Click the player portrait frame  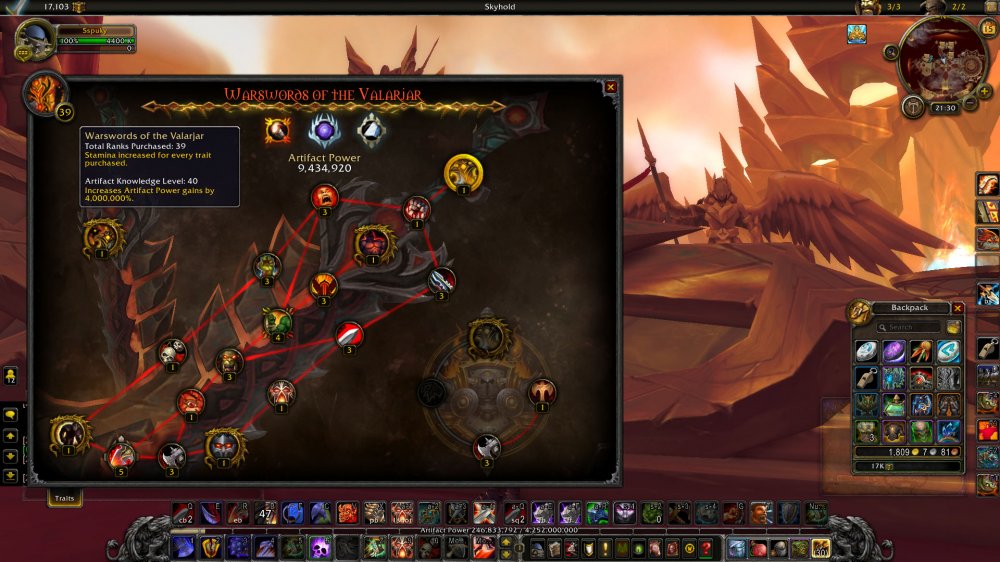point(35,40)
